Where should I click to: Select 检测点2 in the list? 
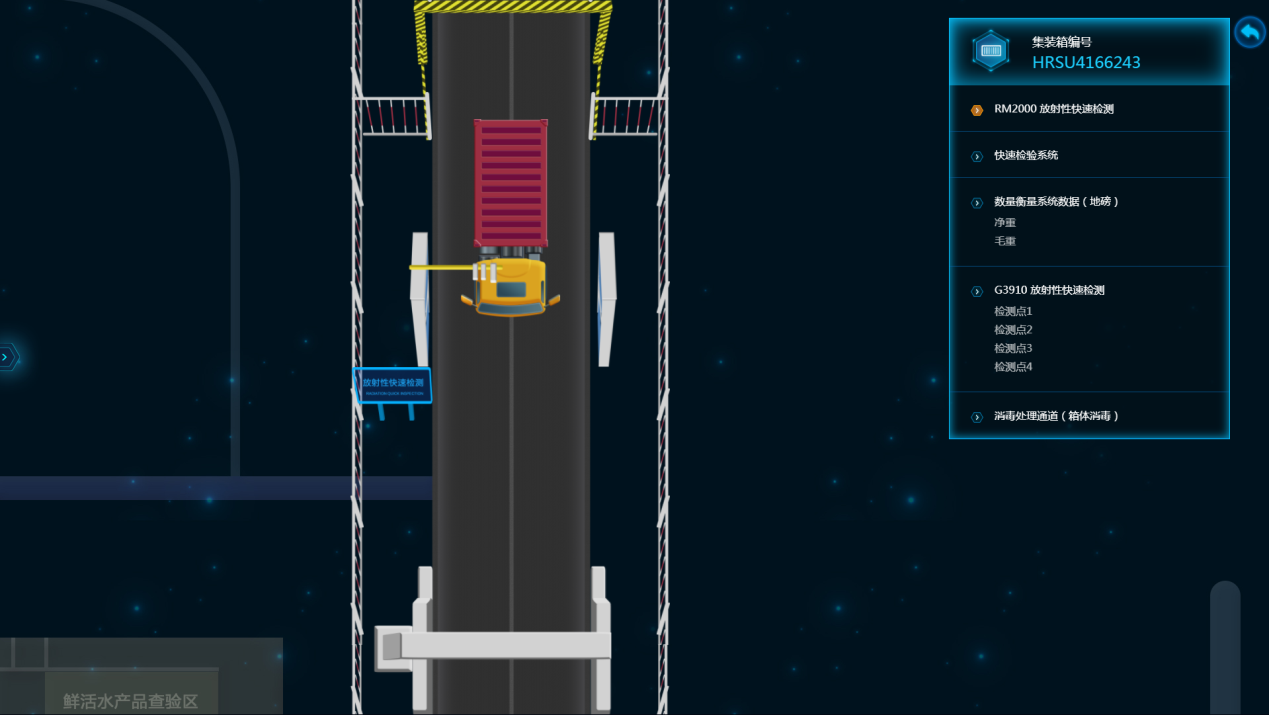tap(1013, 330)
